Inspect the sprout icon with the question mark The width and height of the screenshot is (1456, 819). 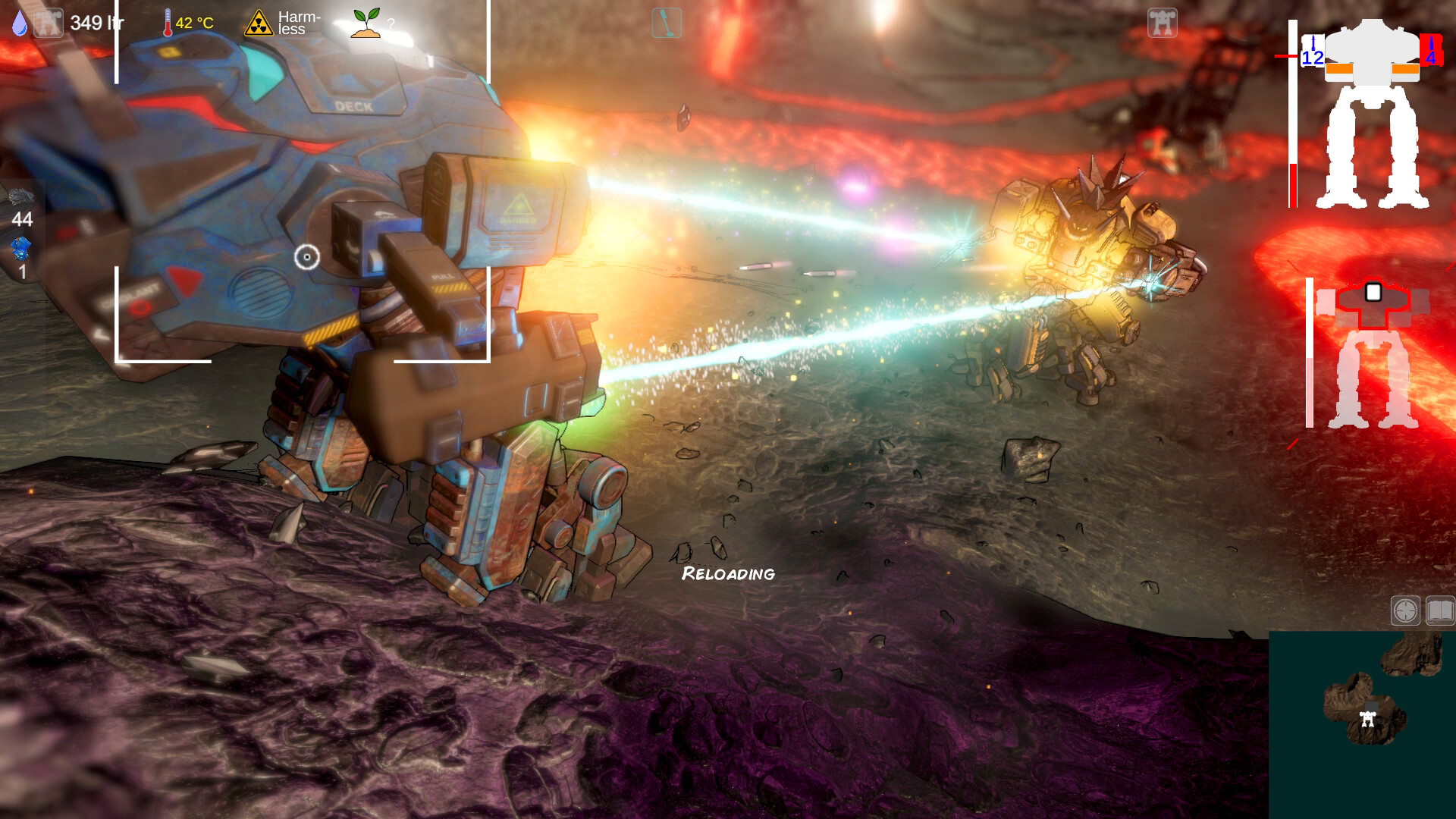pos(364,21)
